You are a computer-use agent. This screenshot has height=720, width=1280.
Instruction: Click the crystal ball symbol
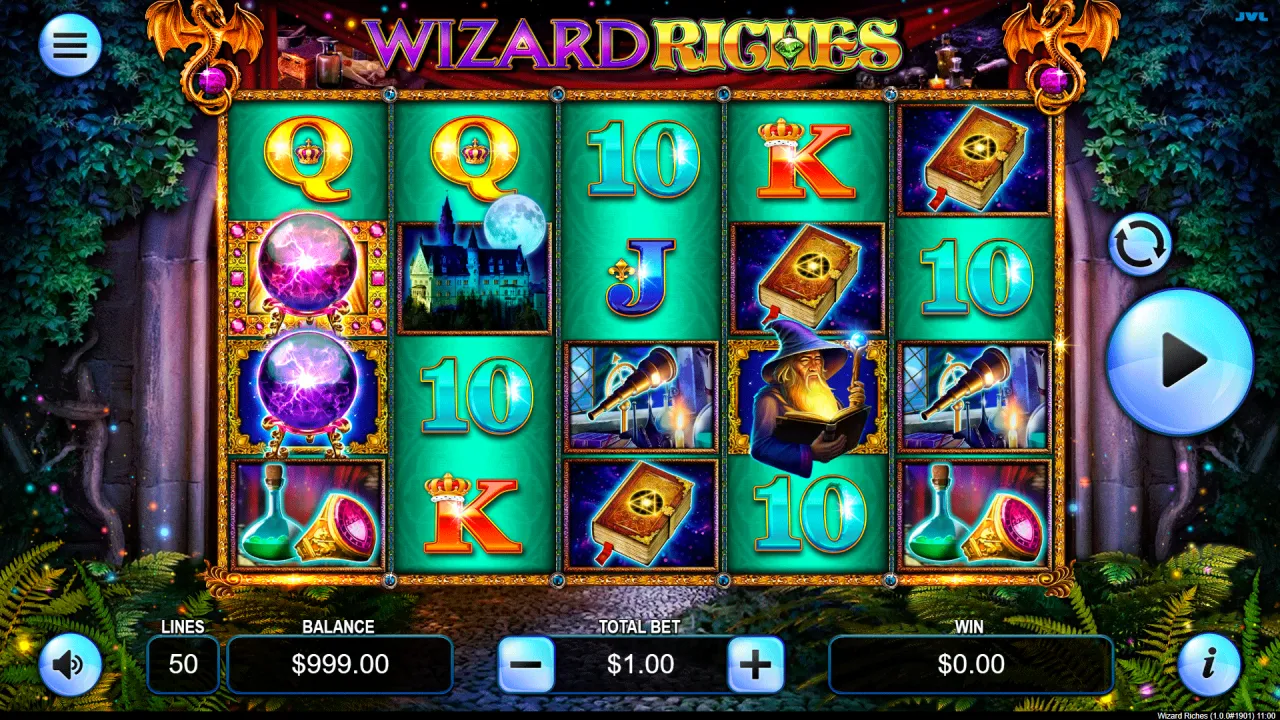(x=307, y=263)
